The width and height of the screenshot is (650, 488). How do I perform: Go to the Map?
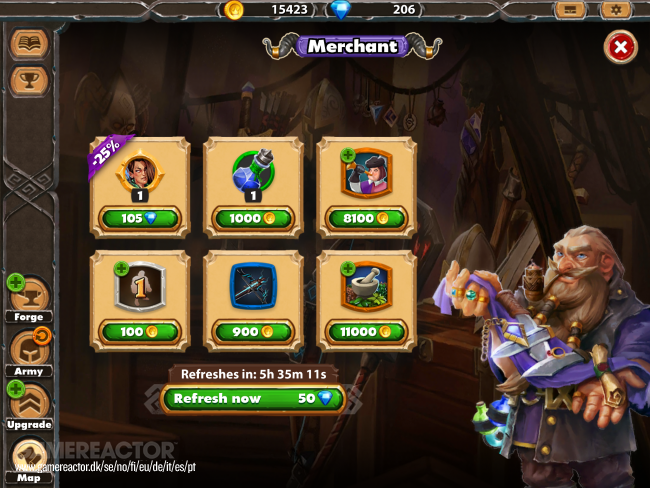[28, 458]
